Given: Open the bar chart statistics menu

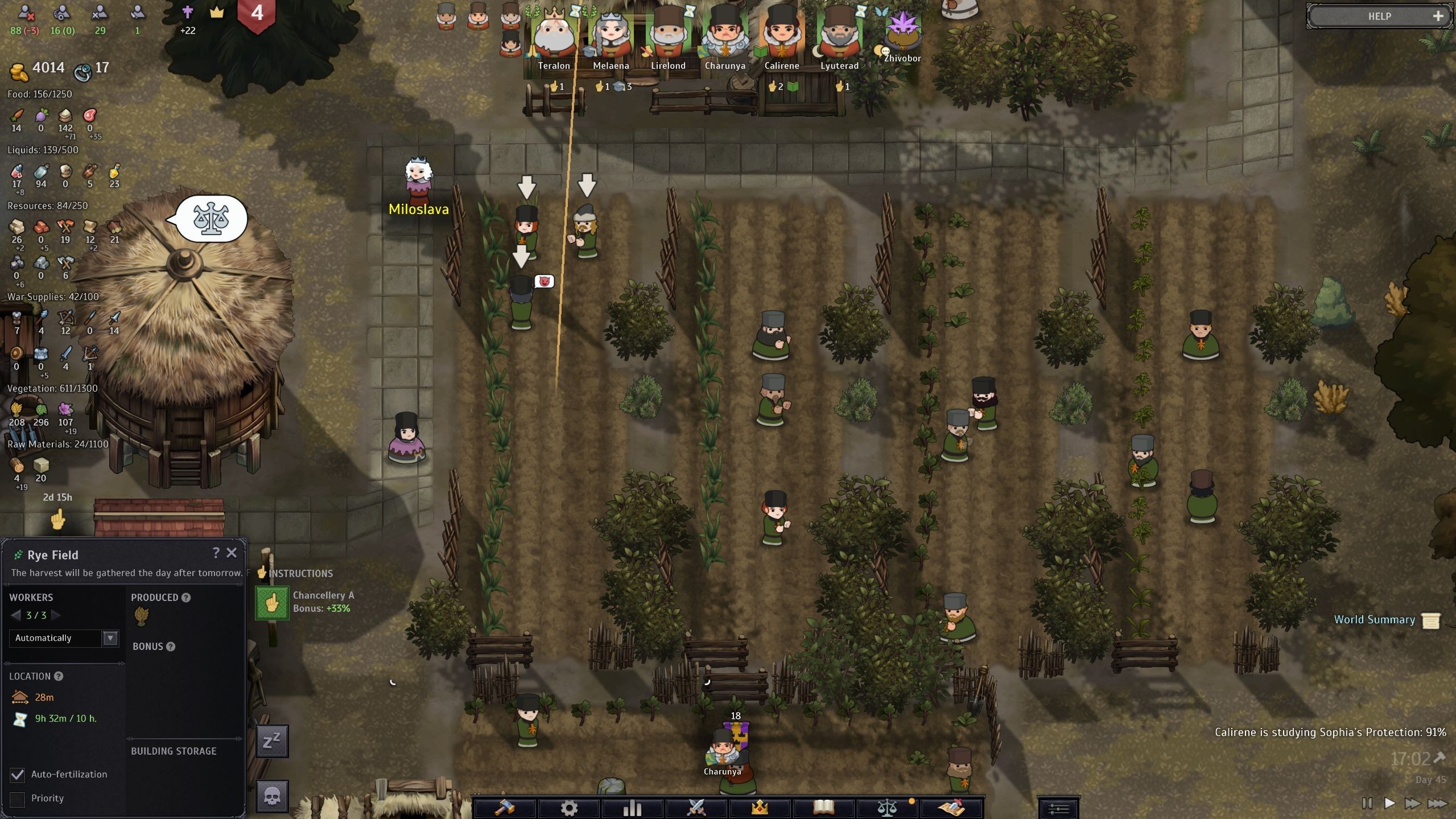Looking at the screenshot, I should (632, 807).
